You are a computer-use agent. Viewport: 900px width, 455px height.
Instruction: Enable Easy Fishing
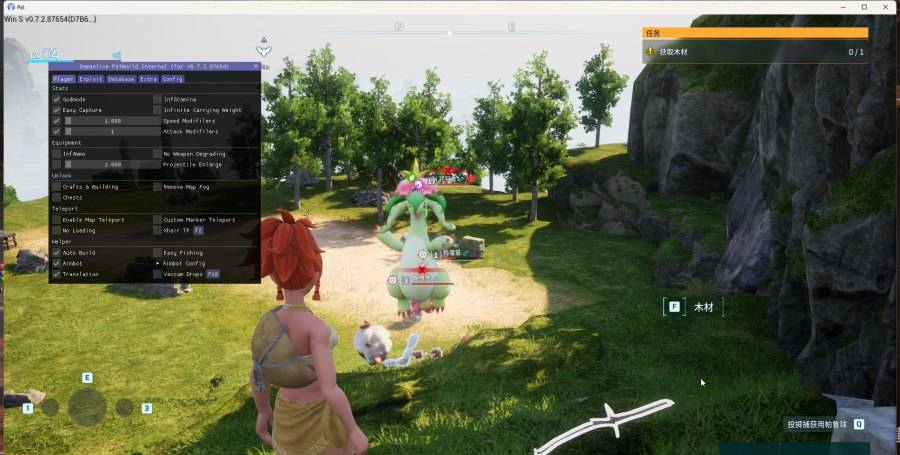pos(157,252)
